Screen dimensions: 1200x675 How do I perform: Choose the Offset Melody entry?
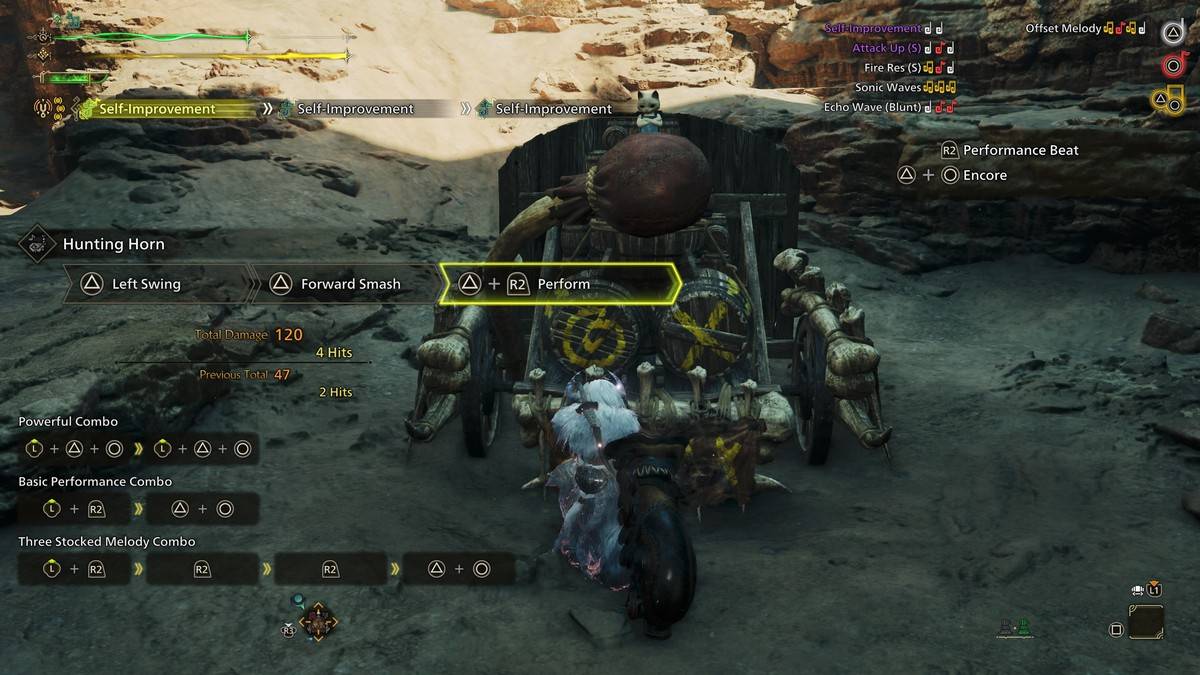pos(1063,28)
